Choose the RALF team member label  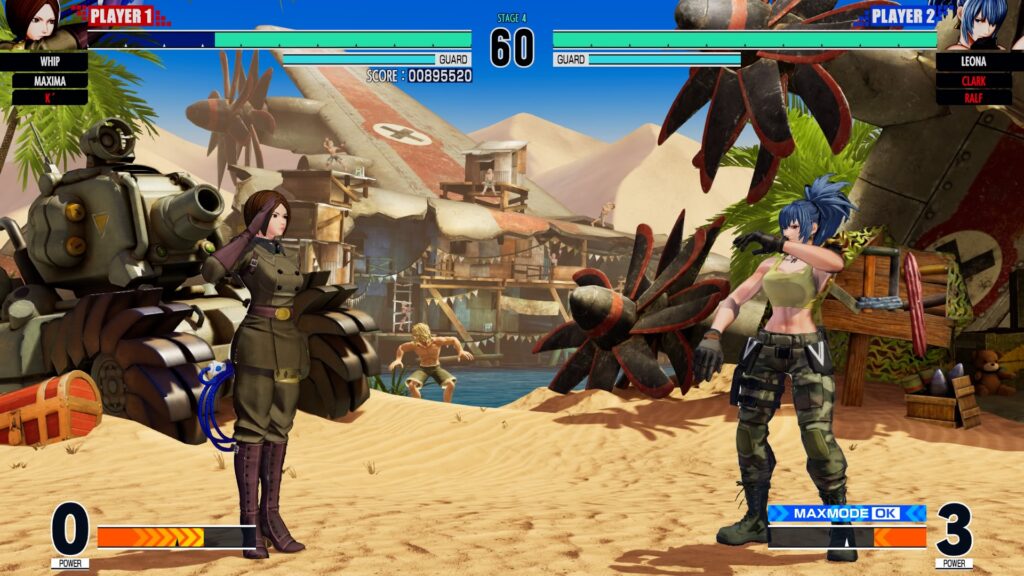pyautogui.click(x=974, y=97)
